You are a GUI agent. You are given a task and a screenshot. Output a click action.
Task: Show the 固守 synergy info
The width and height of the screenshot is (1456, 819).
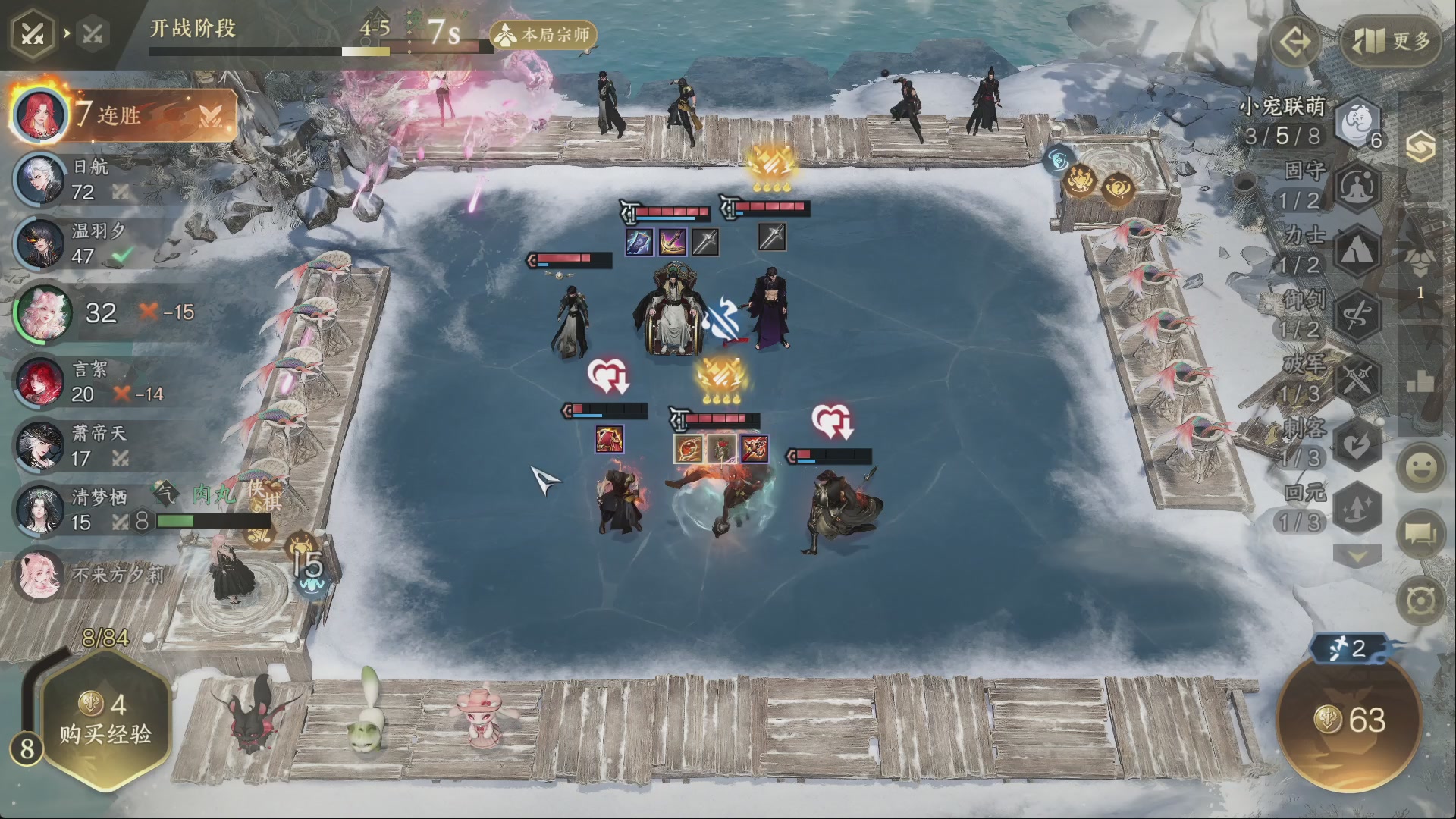tap(1357, 187)
